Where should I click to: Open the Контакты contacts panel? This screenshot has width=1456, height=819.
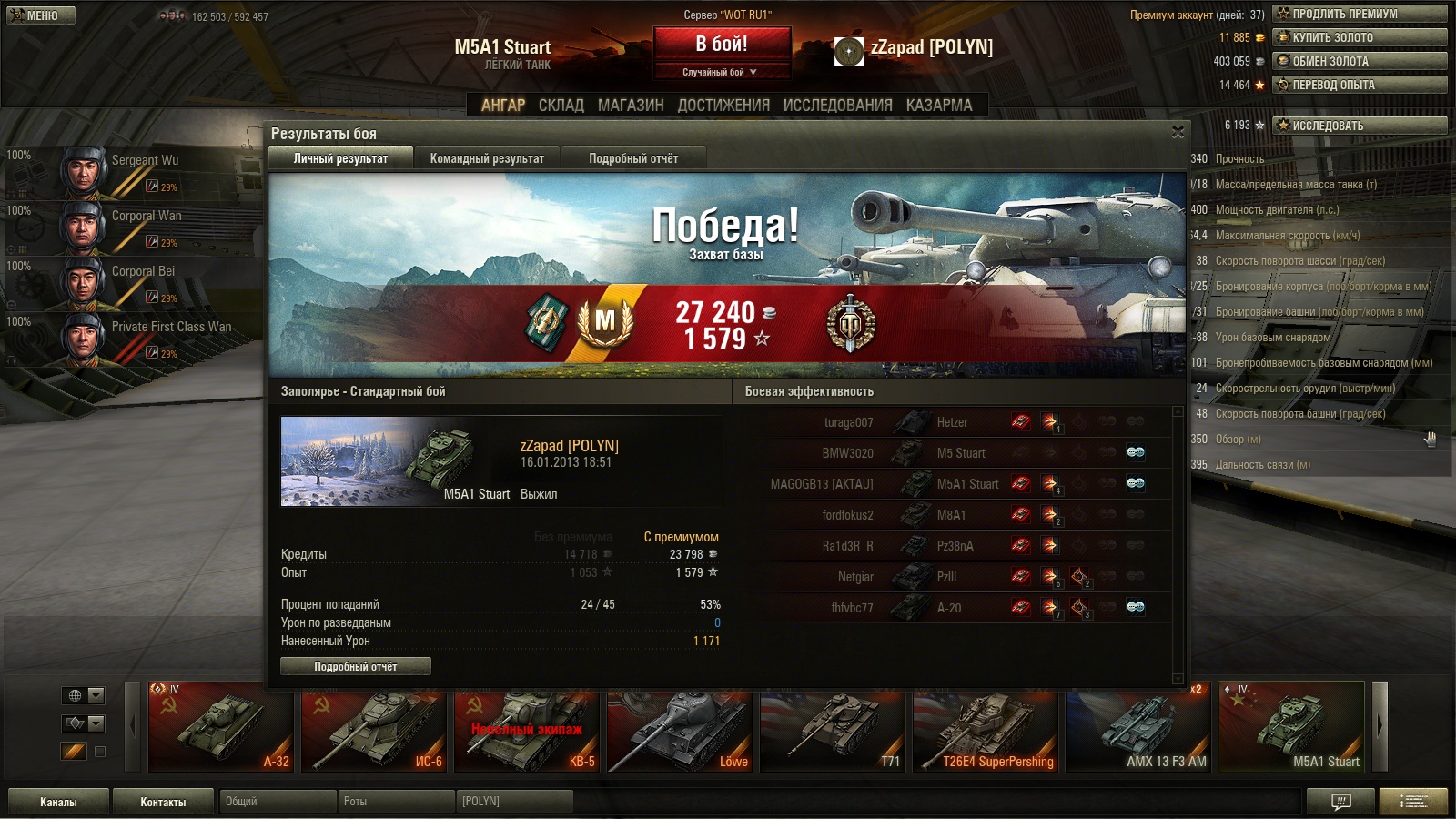coord(163,802)
